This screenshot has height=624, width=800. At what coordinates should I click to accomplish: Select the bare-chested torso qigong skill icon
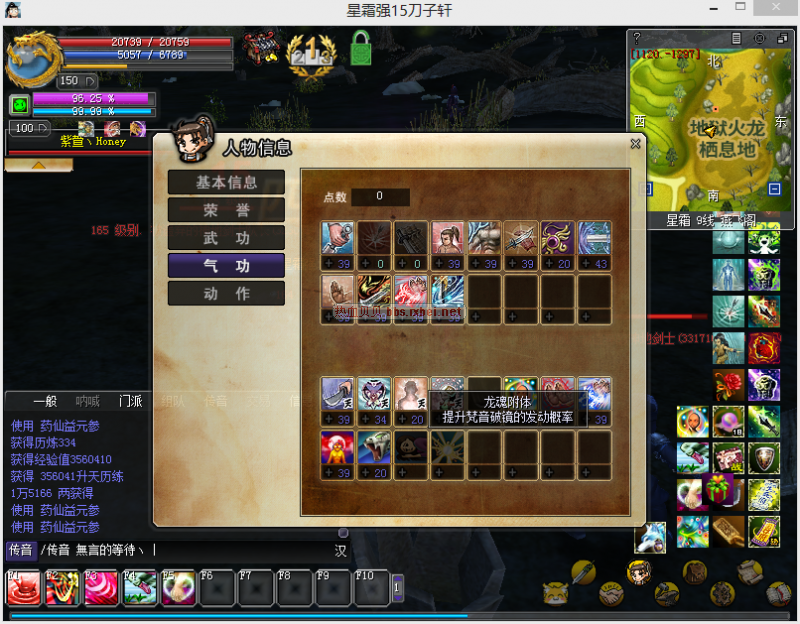485,239
